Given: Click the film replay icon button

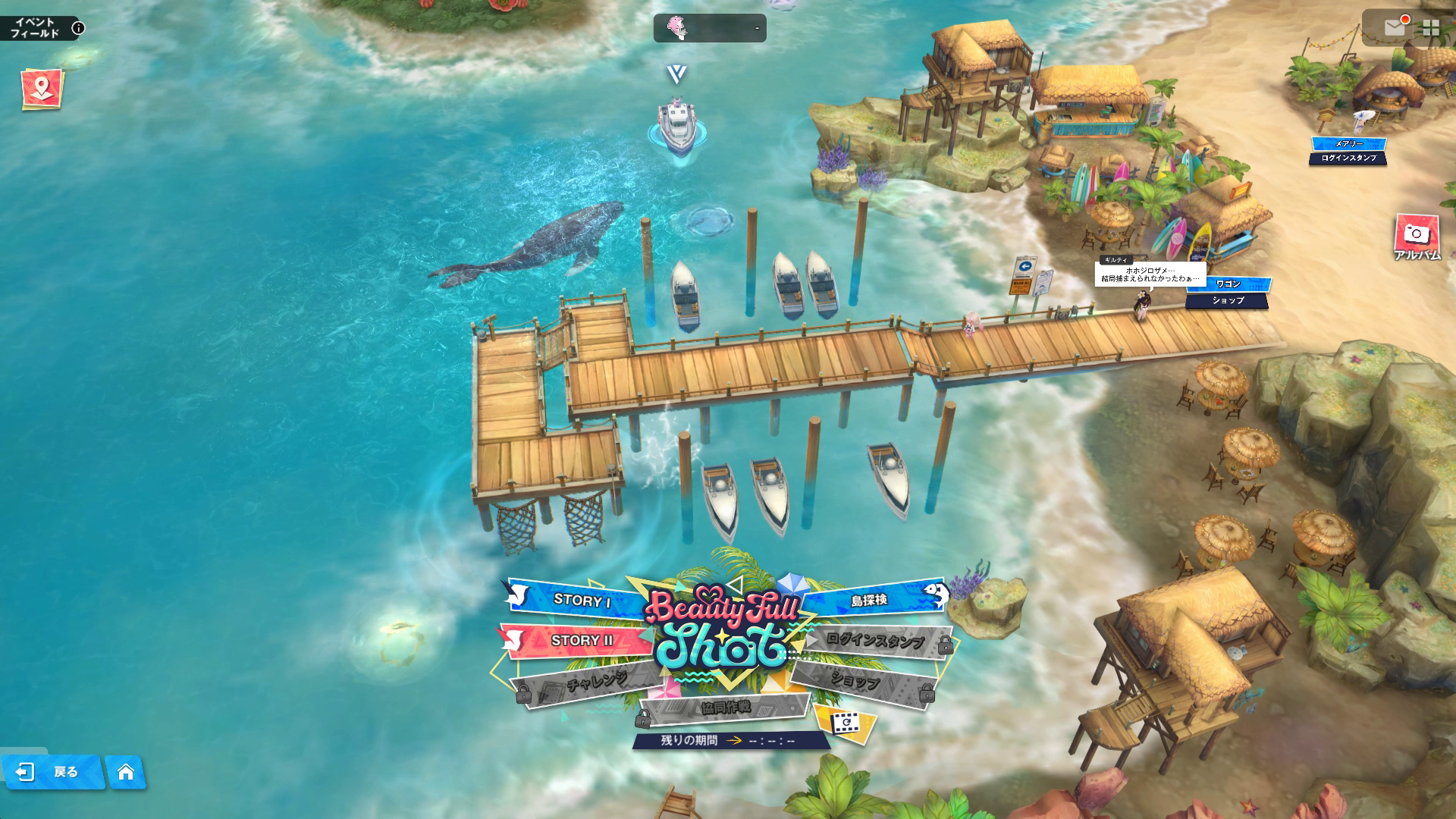Looking at the screenshot, I should tap(844, 723).
